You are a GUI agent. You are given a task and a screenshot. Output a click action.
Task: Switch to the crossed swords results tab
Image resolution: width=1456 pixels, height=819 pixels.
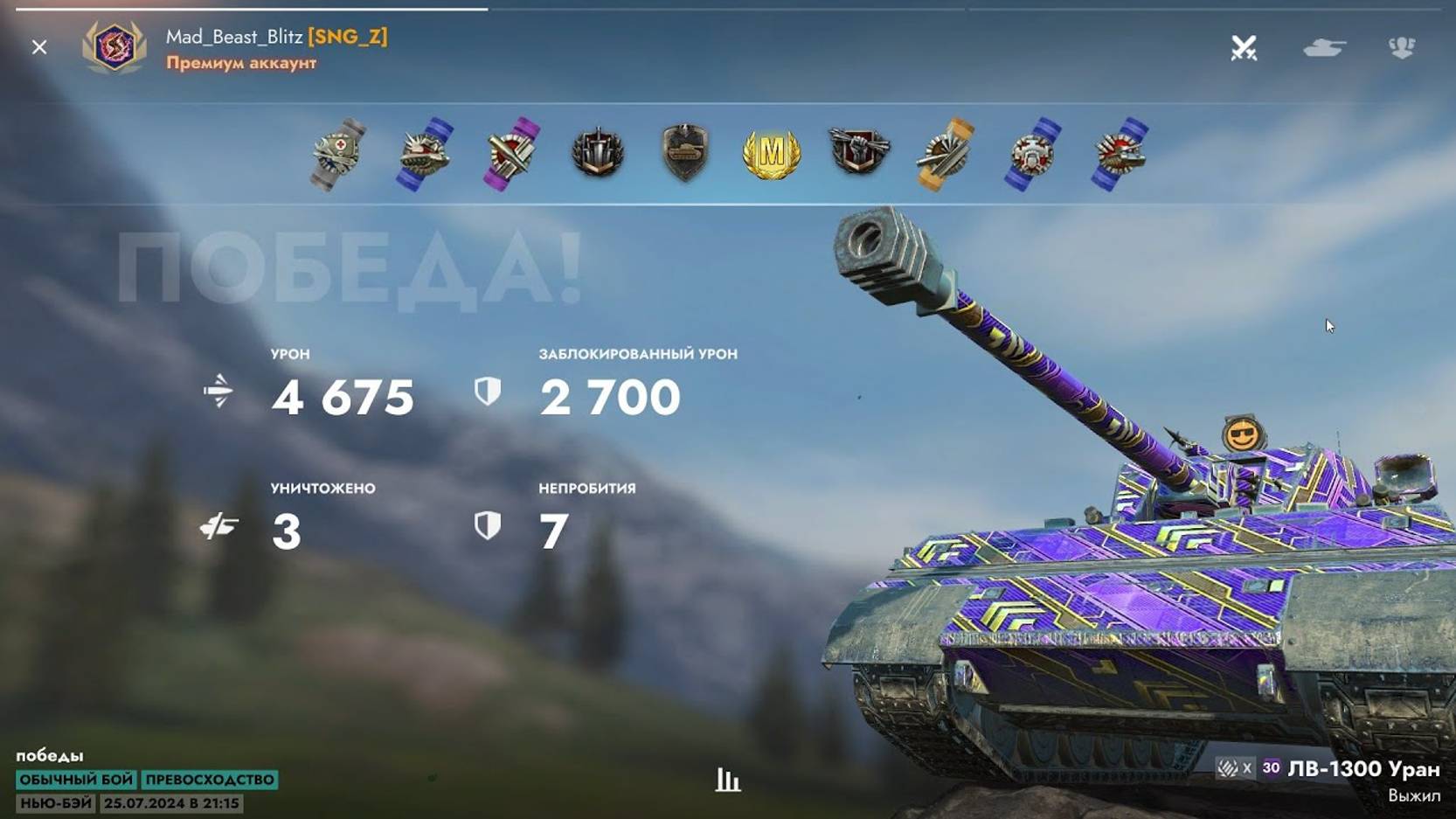click(1244, 48)
